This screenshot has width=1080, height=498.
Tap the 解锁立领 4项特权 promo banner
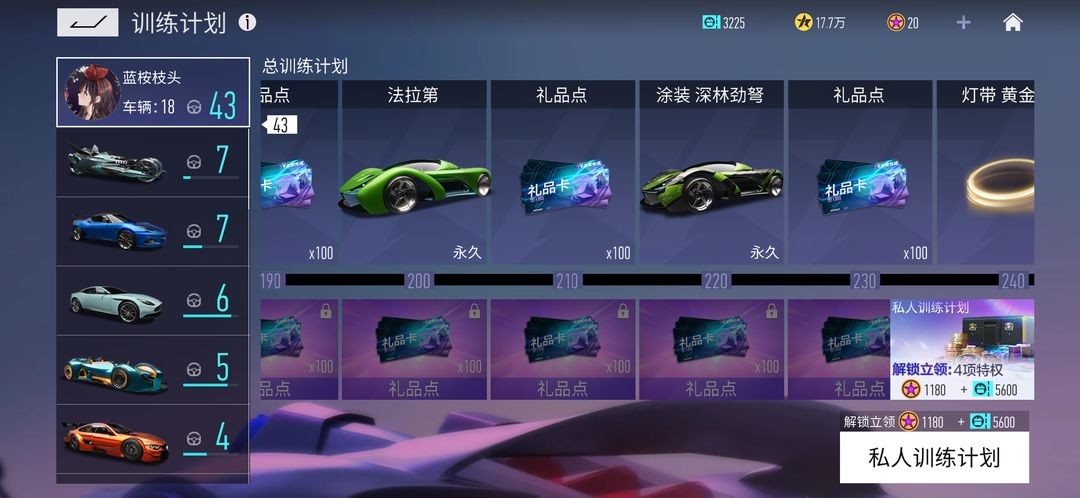[x=962, y=349]
